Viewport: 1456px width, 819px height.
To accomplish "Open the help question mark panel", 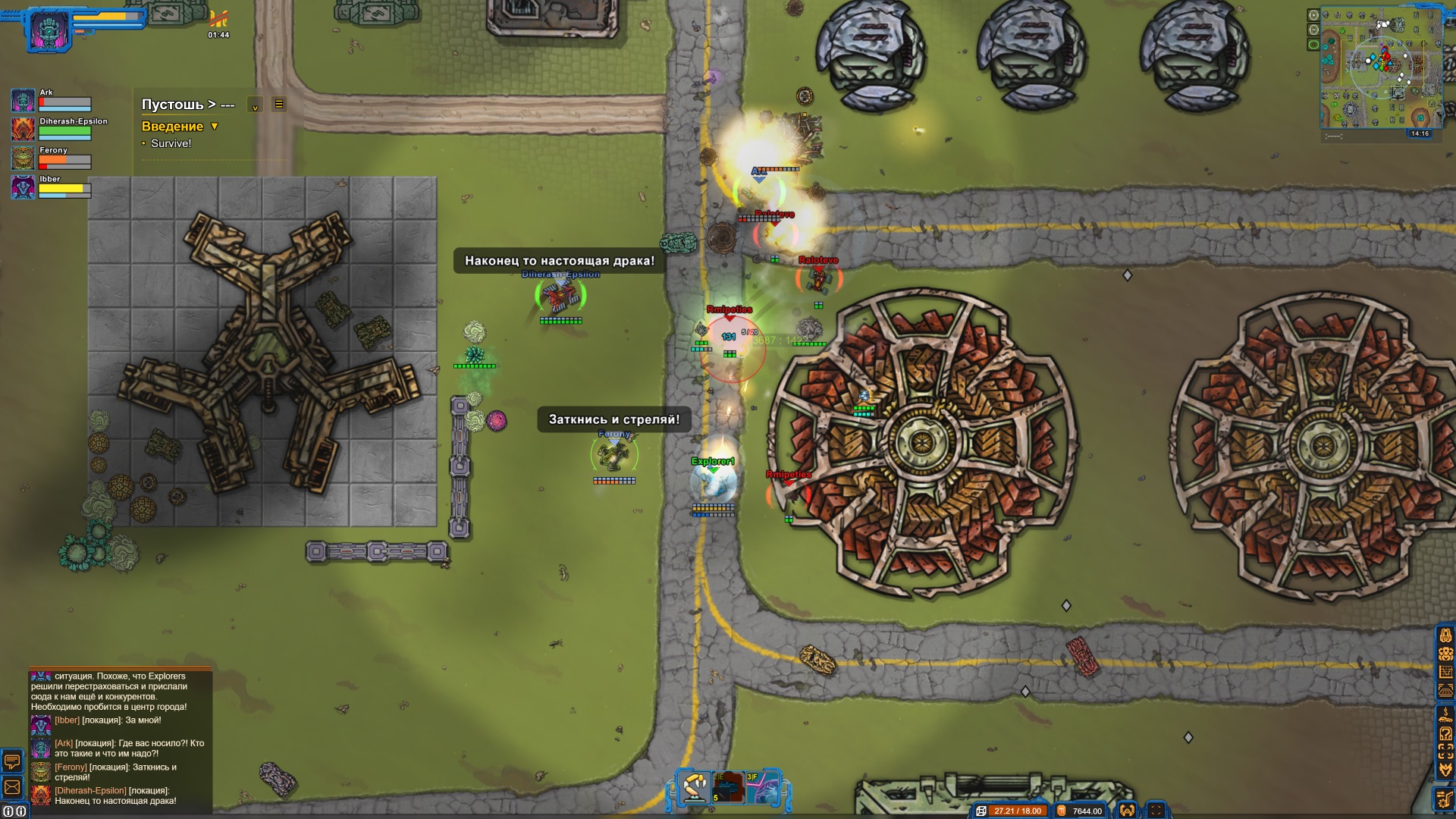I will coord(1445,733).
